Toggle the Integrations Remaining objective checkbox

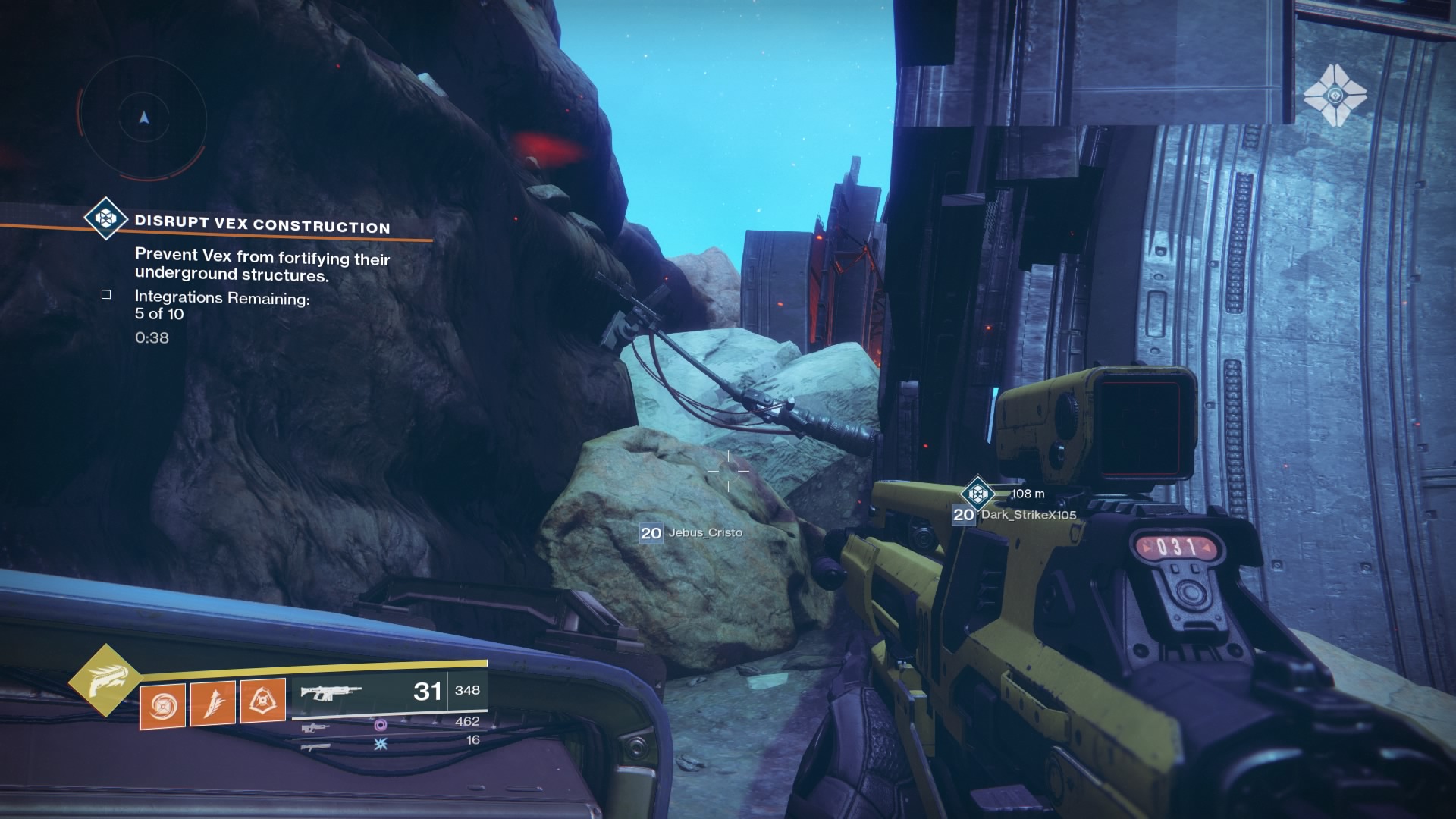pyautogui.click(x=106, y=294)
